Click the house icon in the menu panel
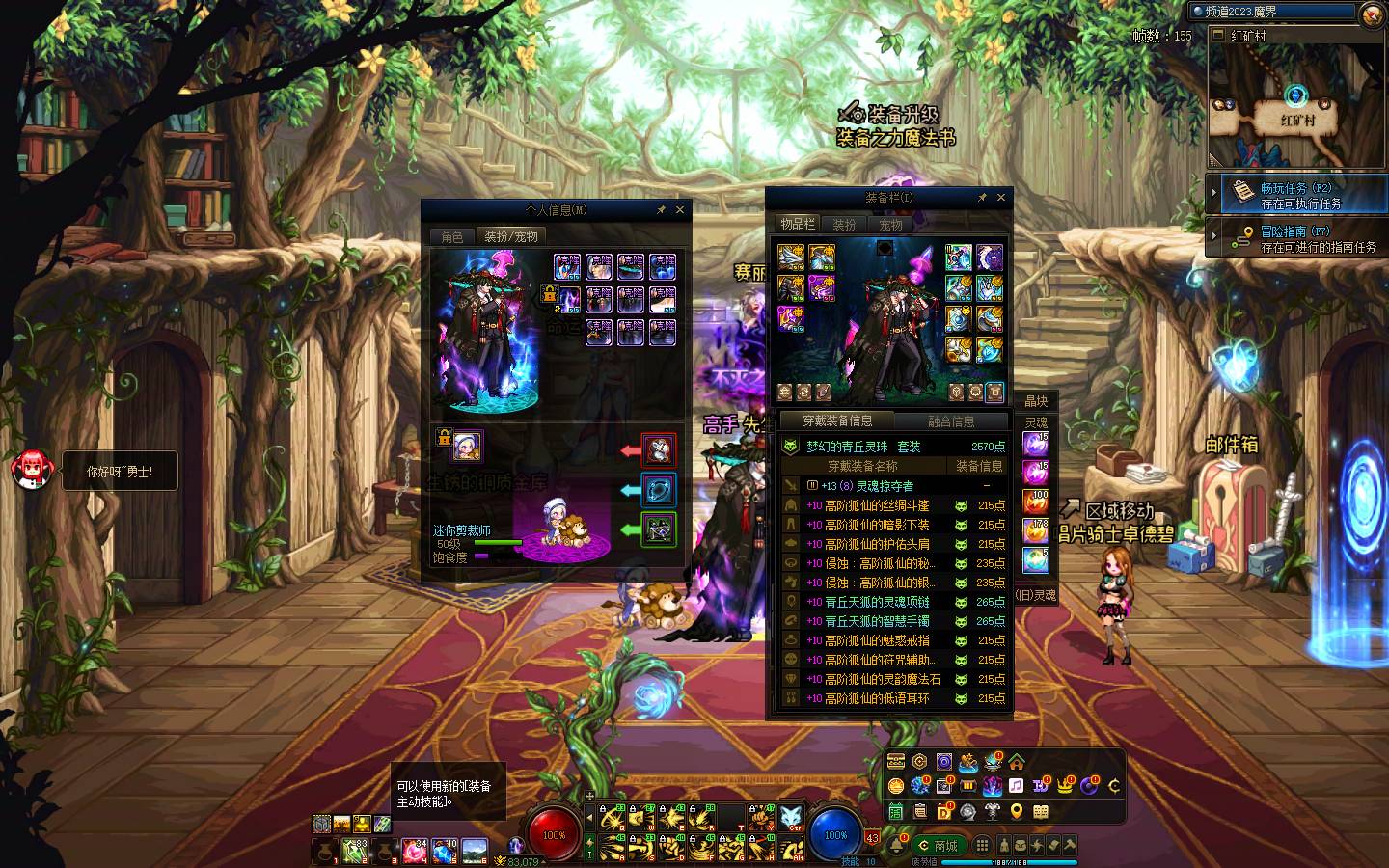Viewport: 1389px width, 868px height. pyautogui.click(x=1017, y=762)
